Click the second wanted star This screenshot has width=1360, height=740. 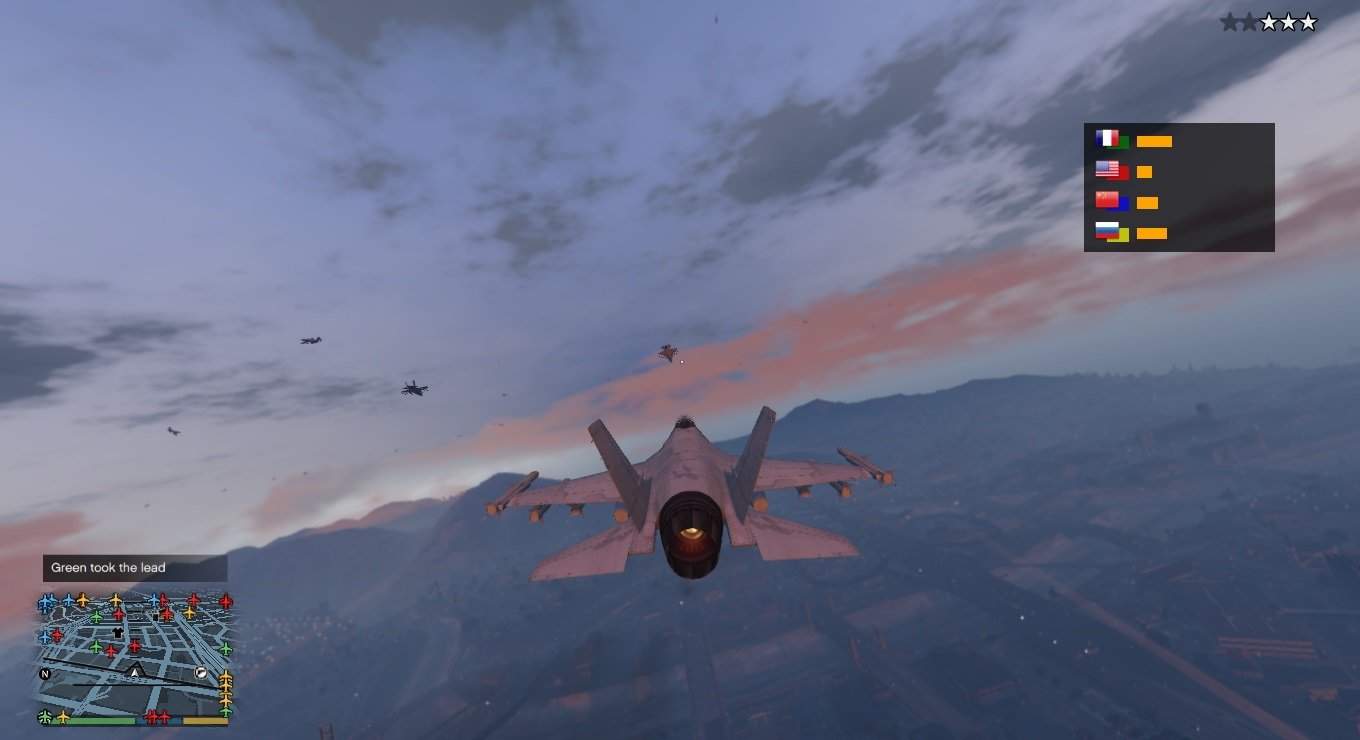coord(1246,19)
